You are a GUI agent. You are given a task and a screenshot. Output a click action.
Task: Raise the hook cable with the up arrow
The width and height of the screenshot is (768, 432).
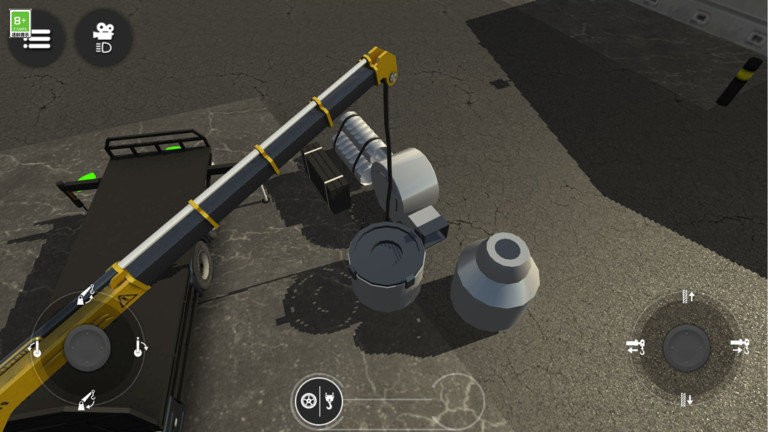click(x=687, y=296)
